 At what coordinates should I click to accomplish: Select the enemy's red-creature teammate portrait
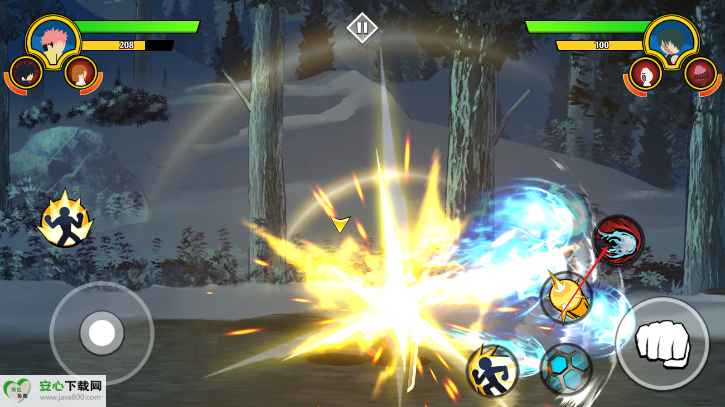[701, 72]
